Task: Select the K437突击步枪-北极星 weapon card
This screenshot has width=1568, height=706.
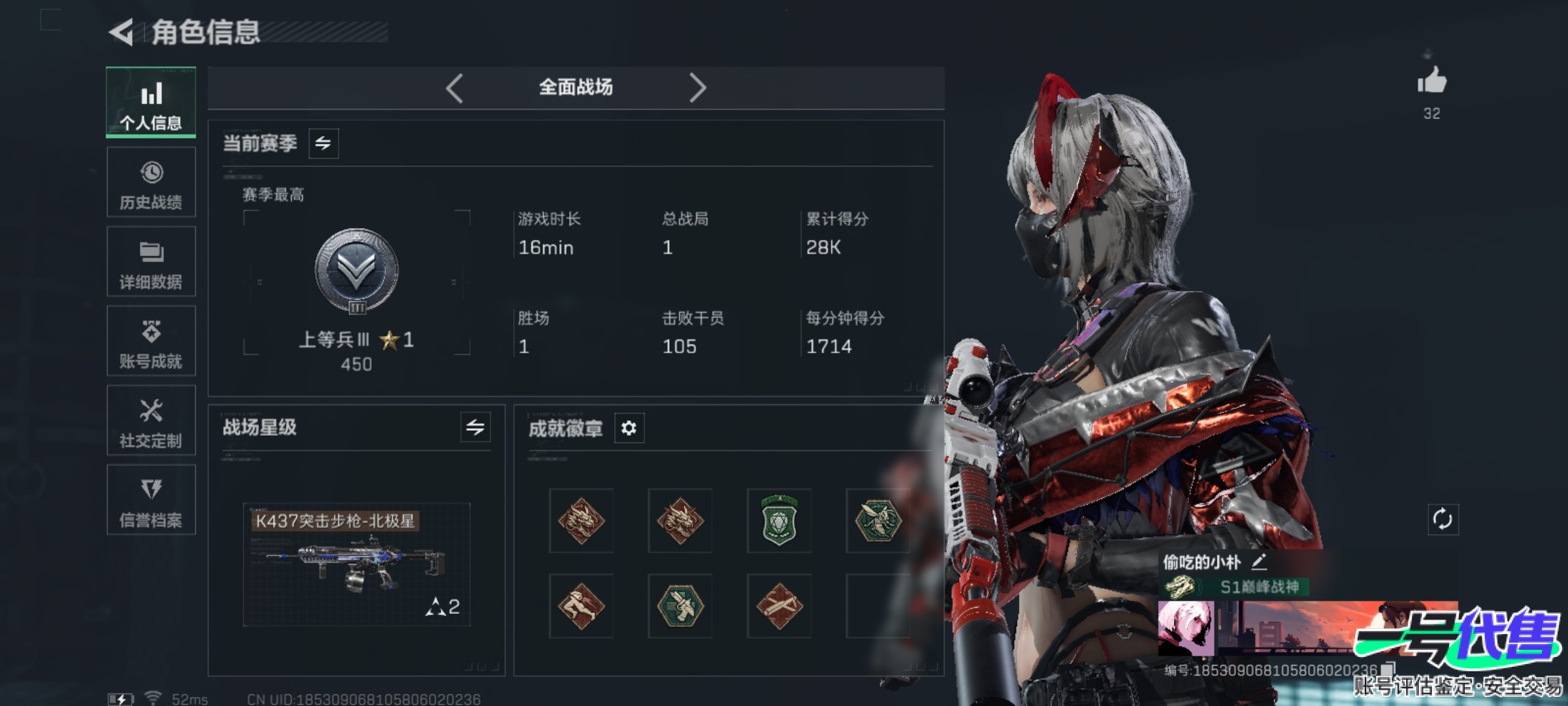Action: click(x=357, y=564)
